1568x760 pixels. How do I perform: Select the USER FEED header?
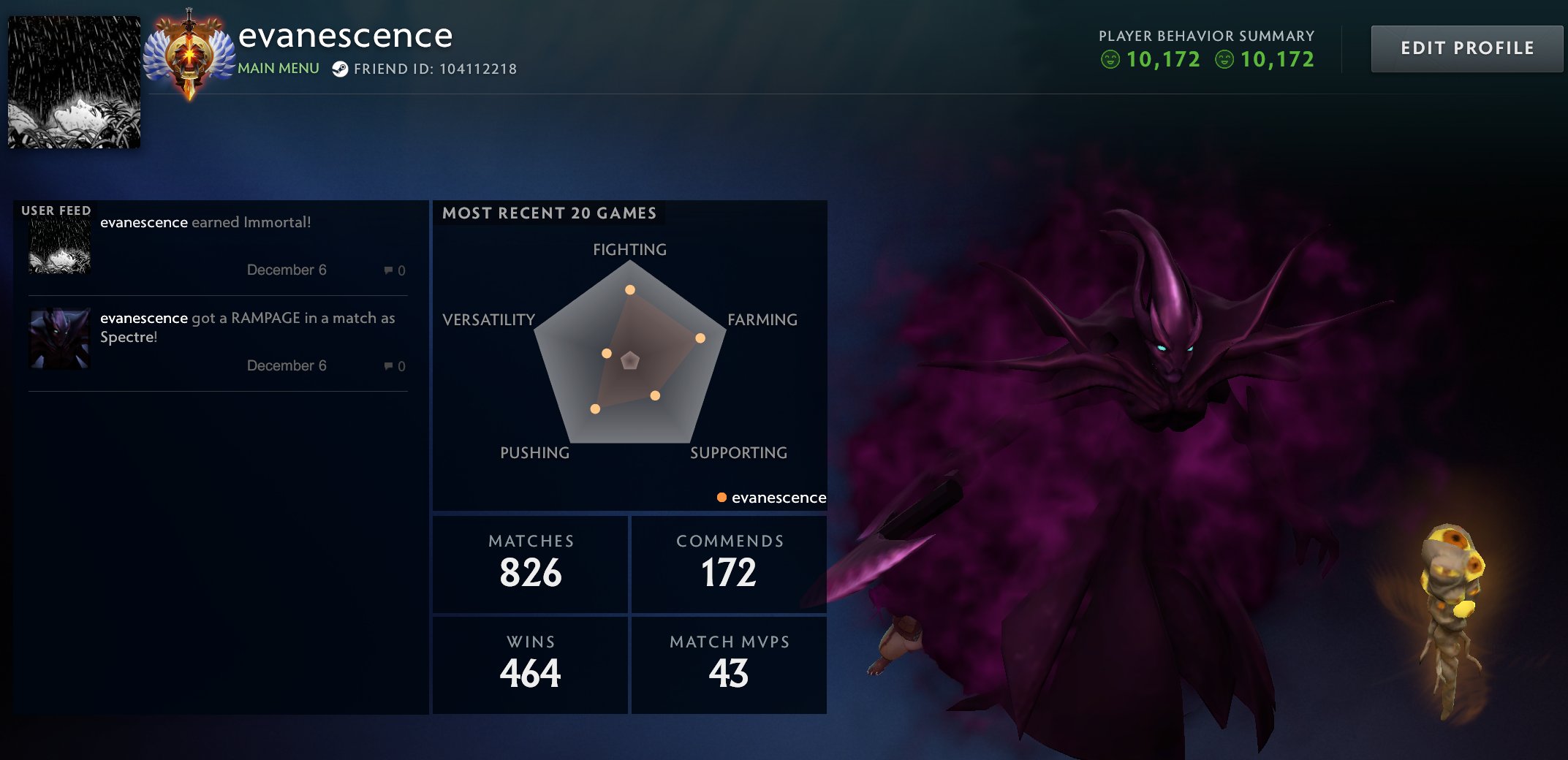(x=56, y=210)
